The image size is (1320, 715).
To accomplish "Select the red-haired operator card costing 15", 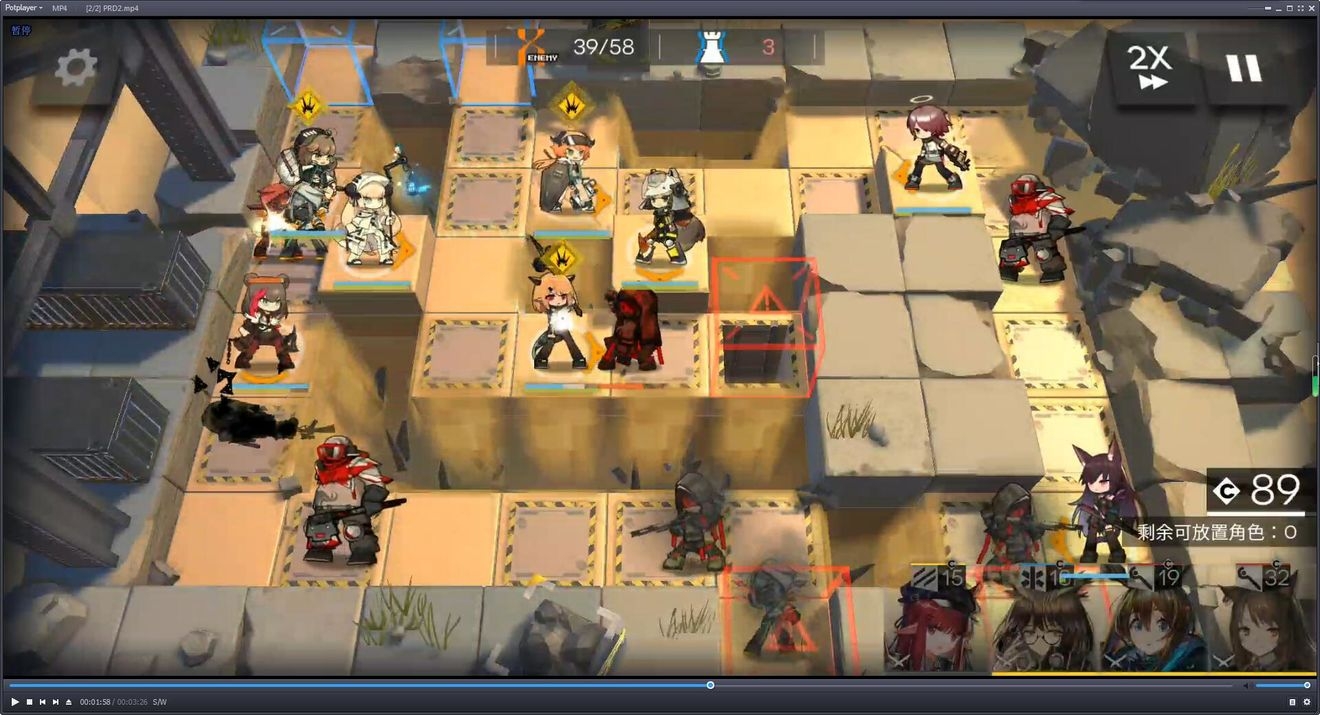I will 938,620.
